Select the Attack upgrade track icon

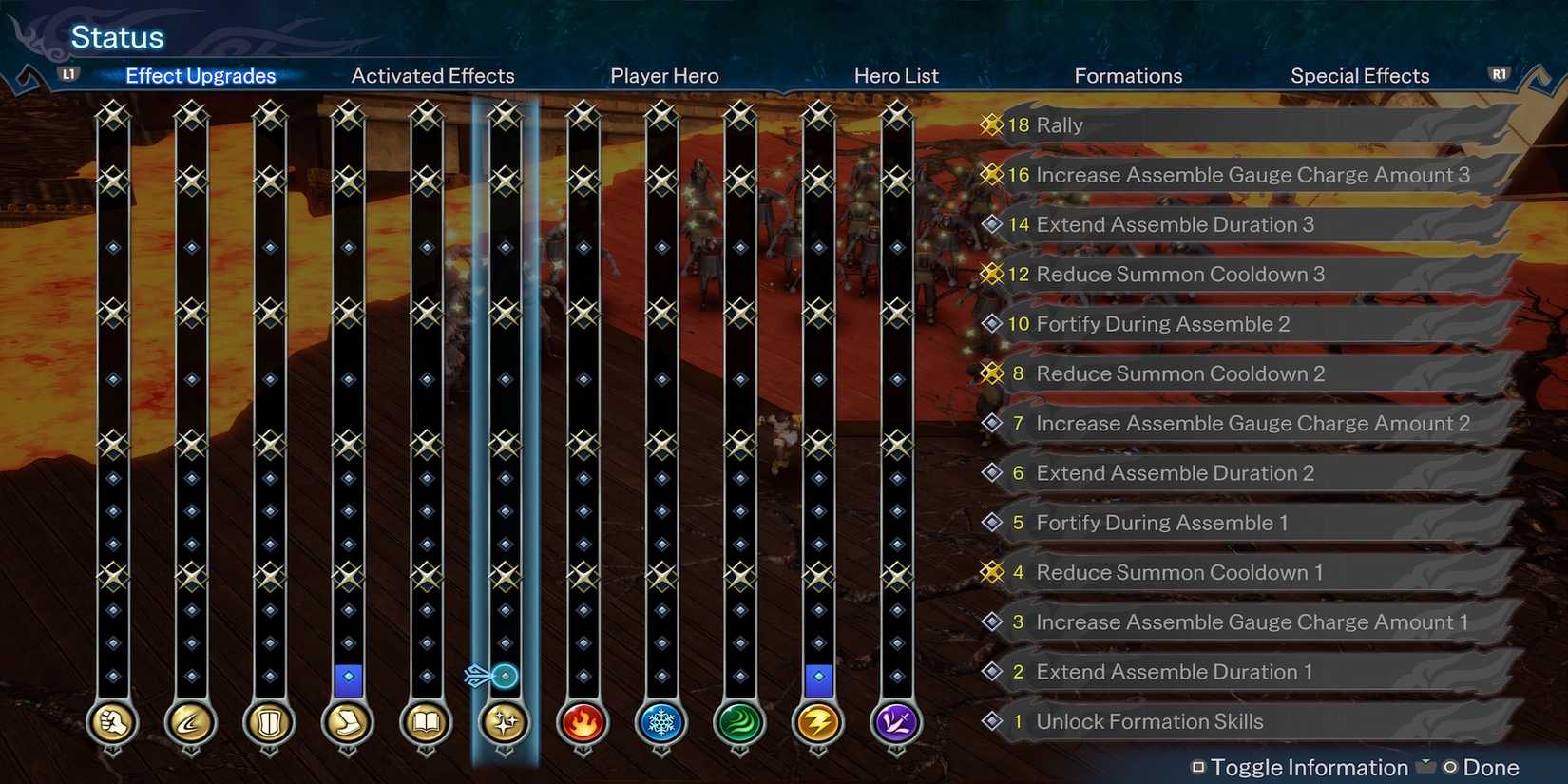coord(112,722)
